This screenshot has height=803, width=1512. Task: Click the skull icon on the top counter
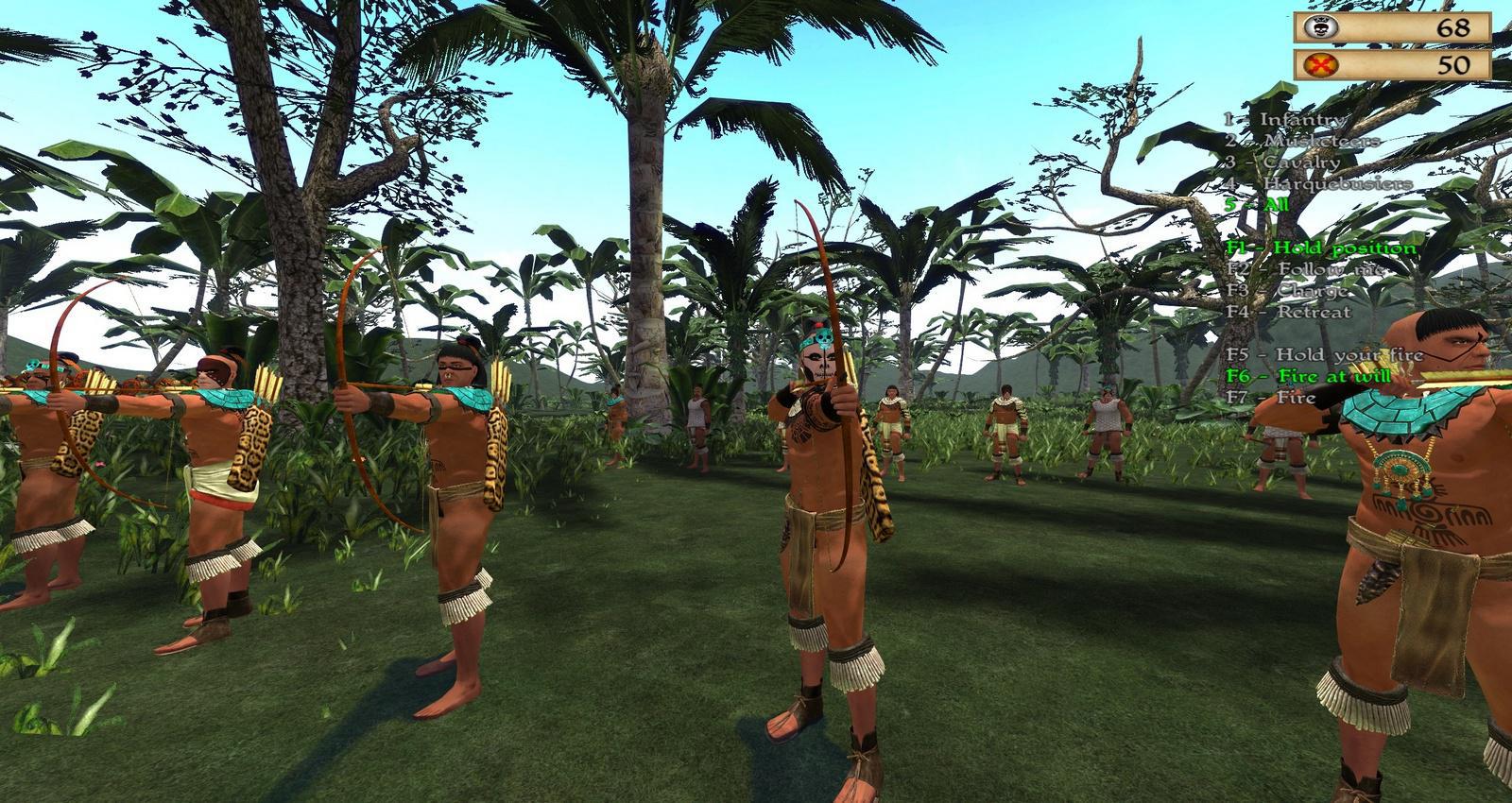pyautogui.click(x=1320, y=27)
